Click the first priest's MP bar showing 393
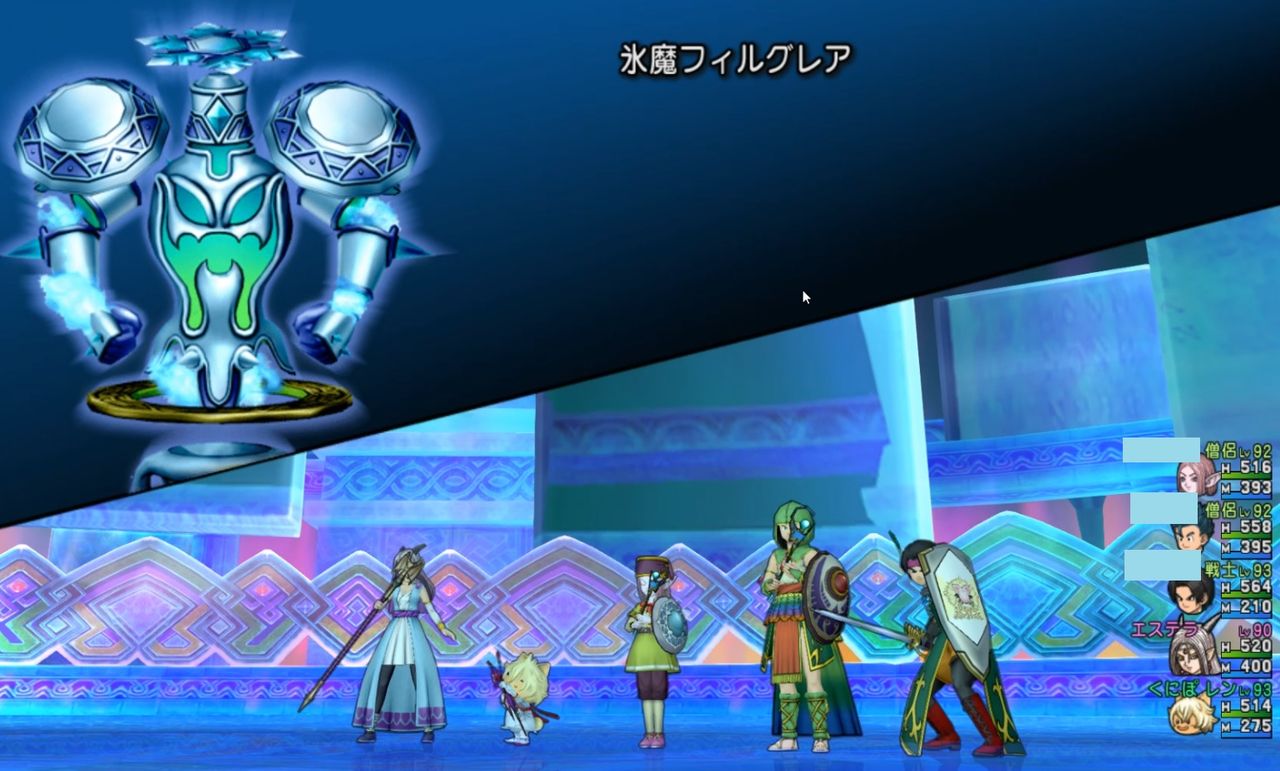The width and height of the screenshot is (1280, 771). (1247, 493)
